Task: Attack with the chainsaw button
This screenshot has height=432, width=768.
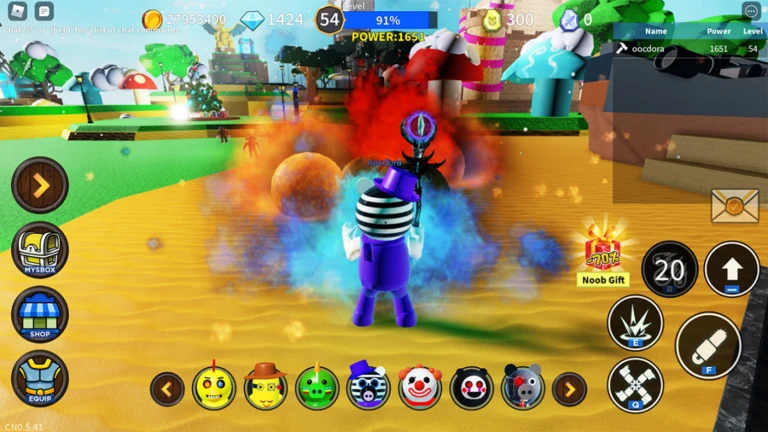Action: coord(708,346)
